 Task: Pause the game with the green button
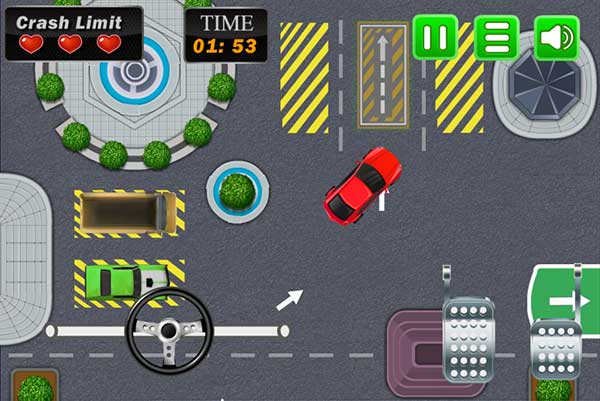coord(435,38)
